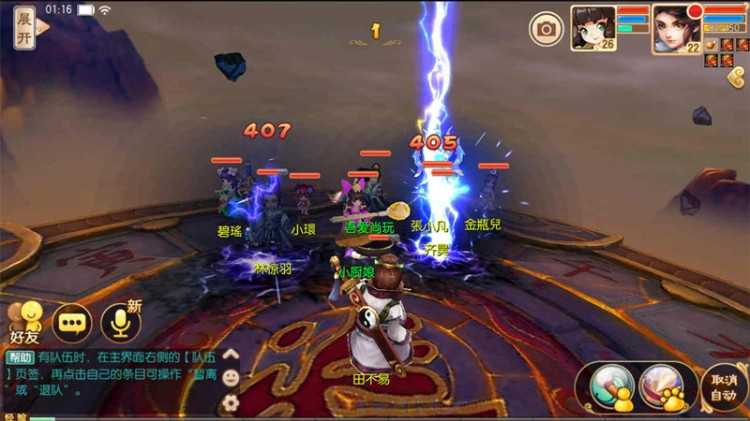Open chat settings with the gear icon
Screen dimensions: 750x421
click(x=231, y=402)
